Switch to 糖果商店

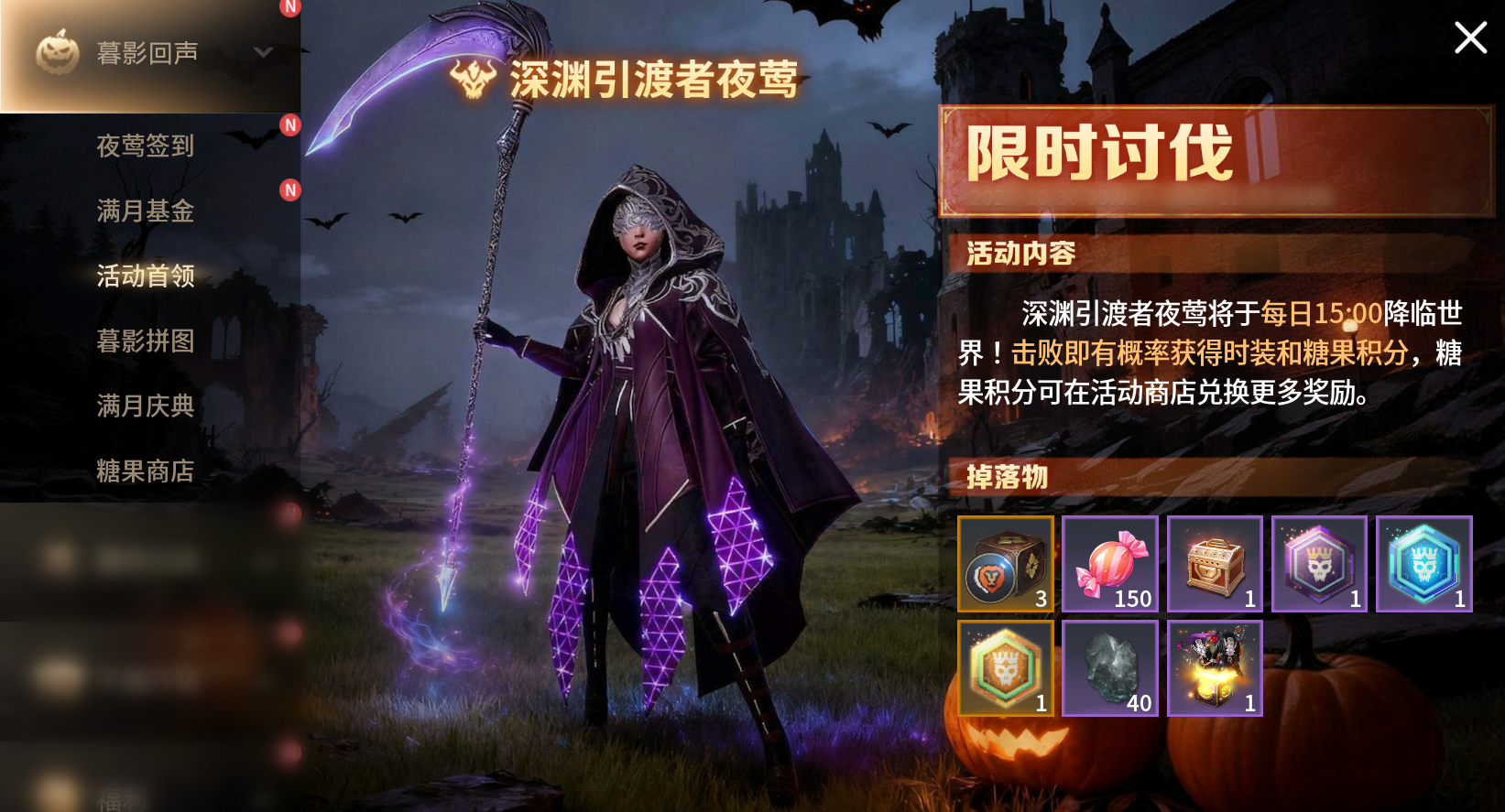(145, 471)
